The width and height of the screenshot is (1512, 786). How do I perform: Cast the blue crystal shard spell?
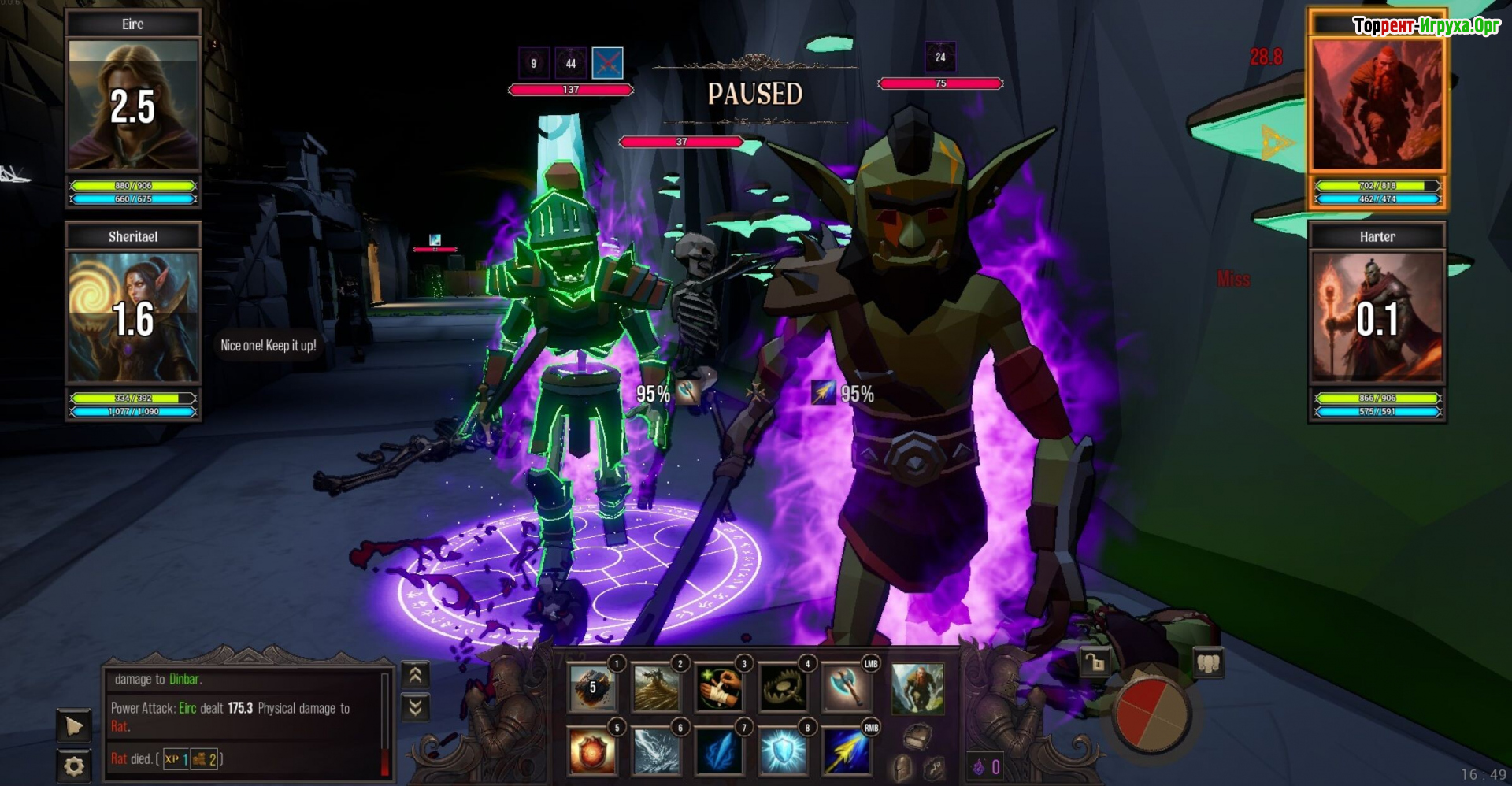tap(719, 751)
